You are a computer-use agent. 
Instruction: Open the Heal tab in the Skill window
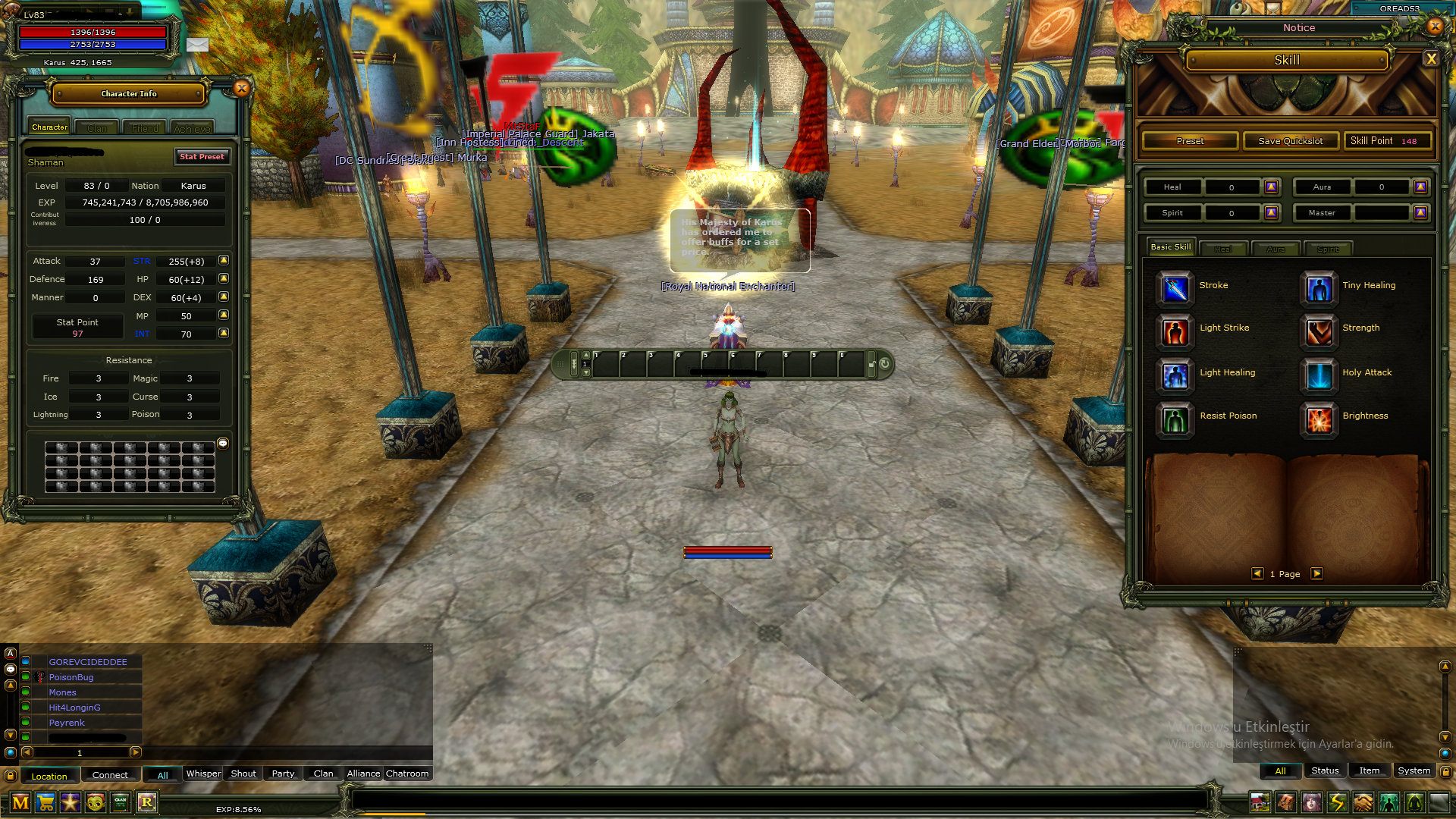(1223, 248)
